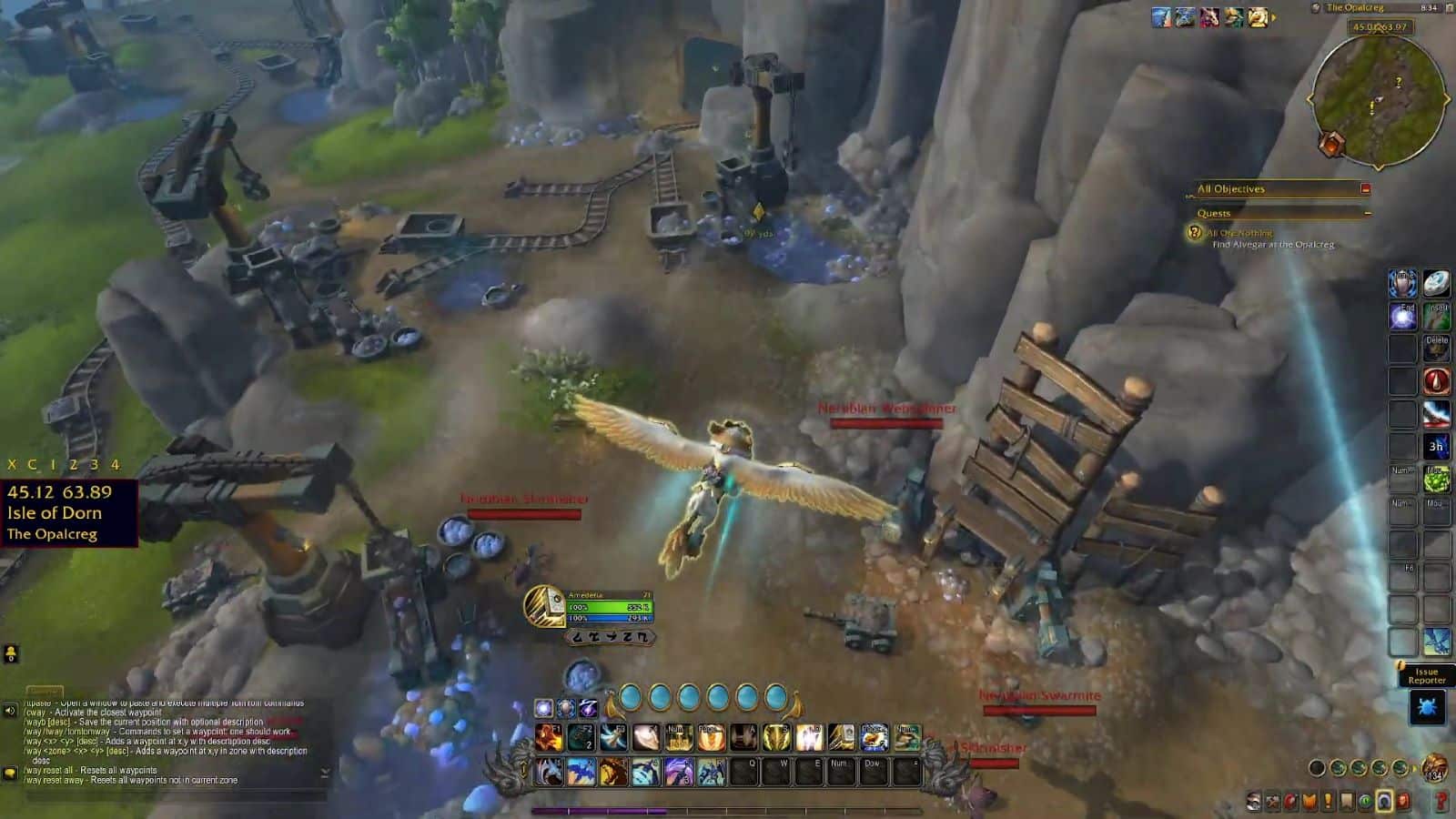
Task: Toggle the highlighted Collections micro menu button
Action: click(1383, 800)
